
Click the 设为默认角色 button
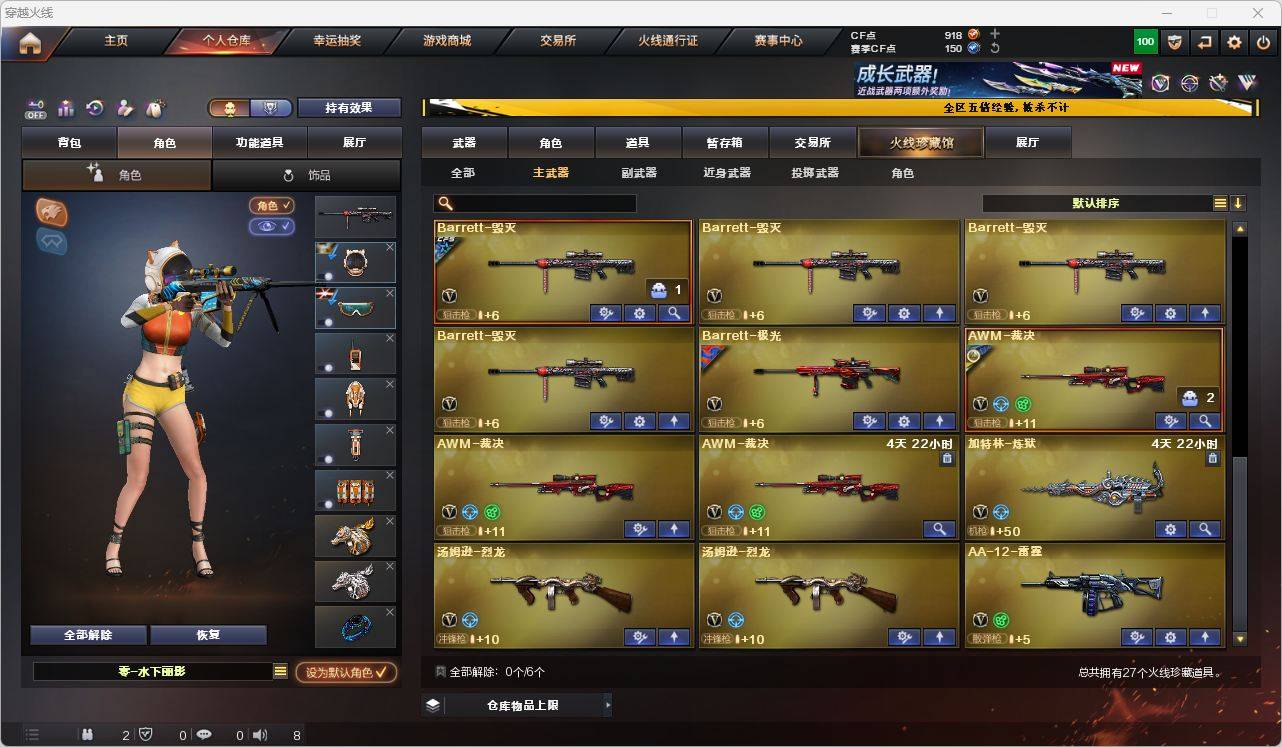coord(343,672)
